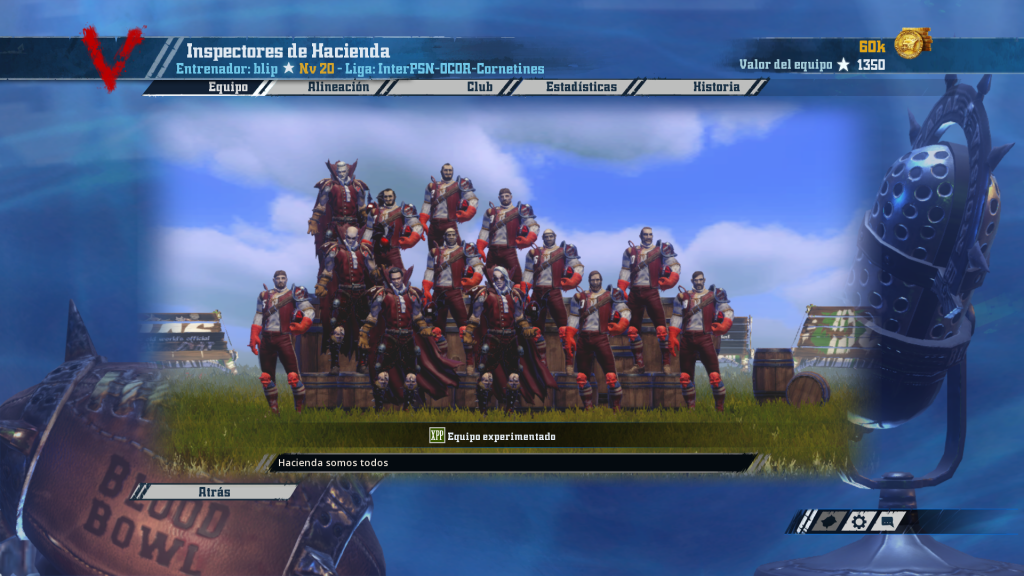The image size is (1024, 576).
Task: Open settings with the gear icon
Action: [x=858, y=521]
